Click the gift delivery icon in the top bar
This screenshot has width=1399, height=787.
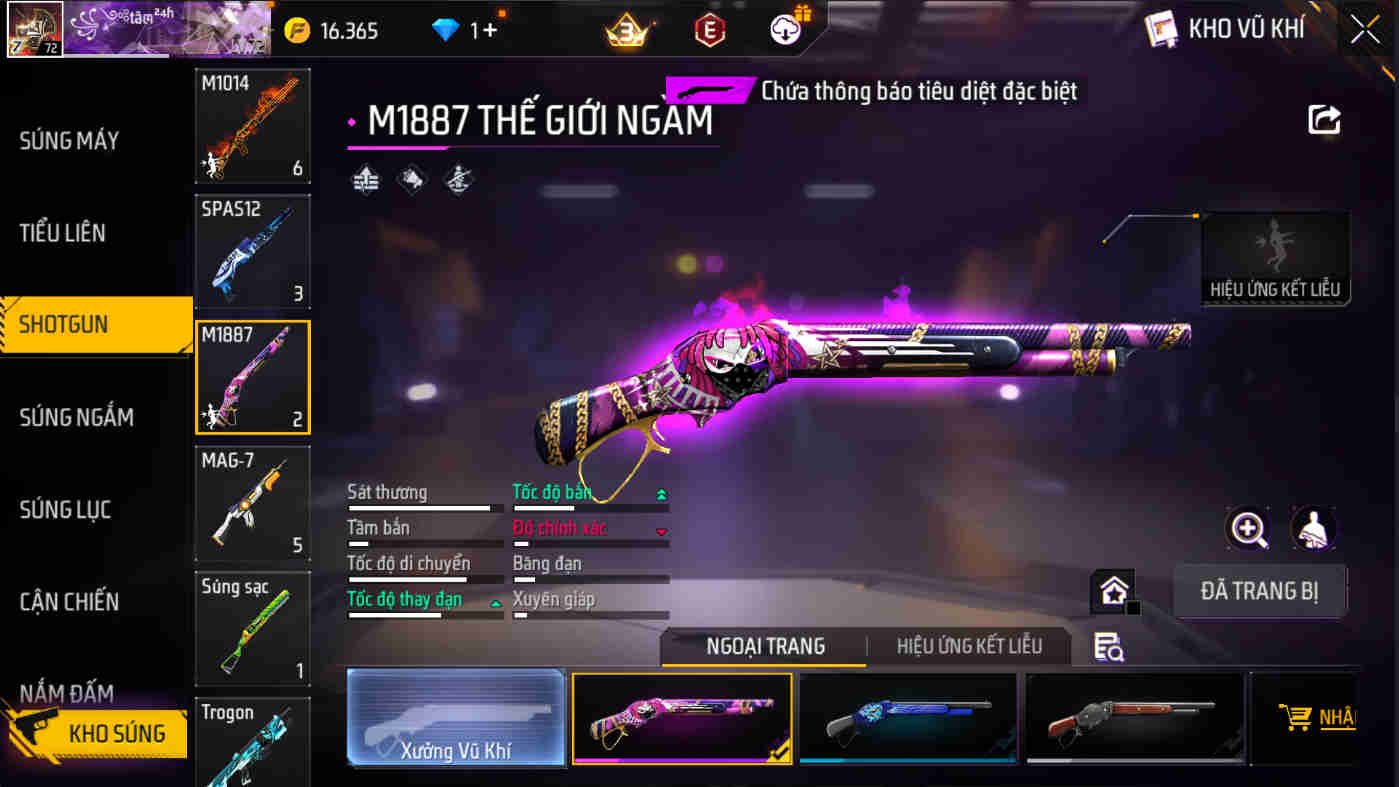point(786,29)
